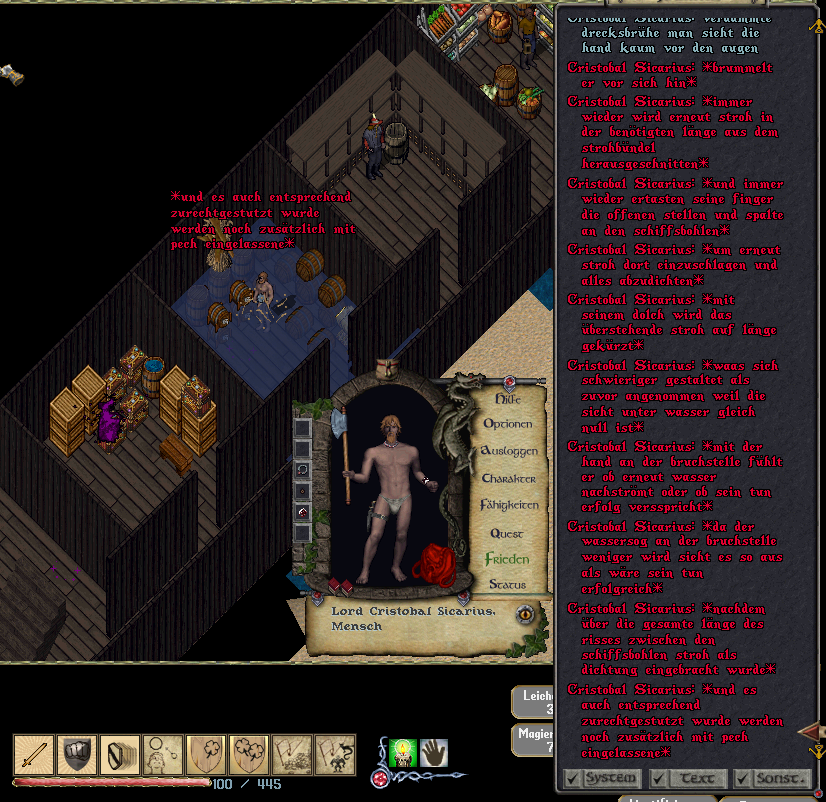Open the Quest log

point(507,533)
